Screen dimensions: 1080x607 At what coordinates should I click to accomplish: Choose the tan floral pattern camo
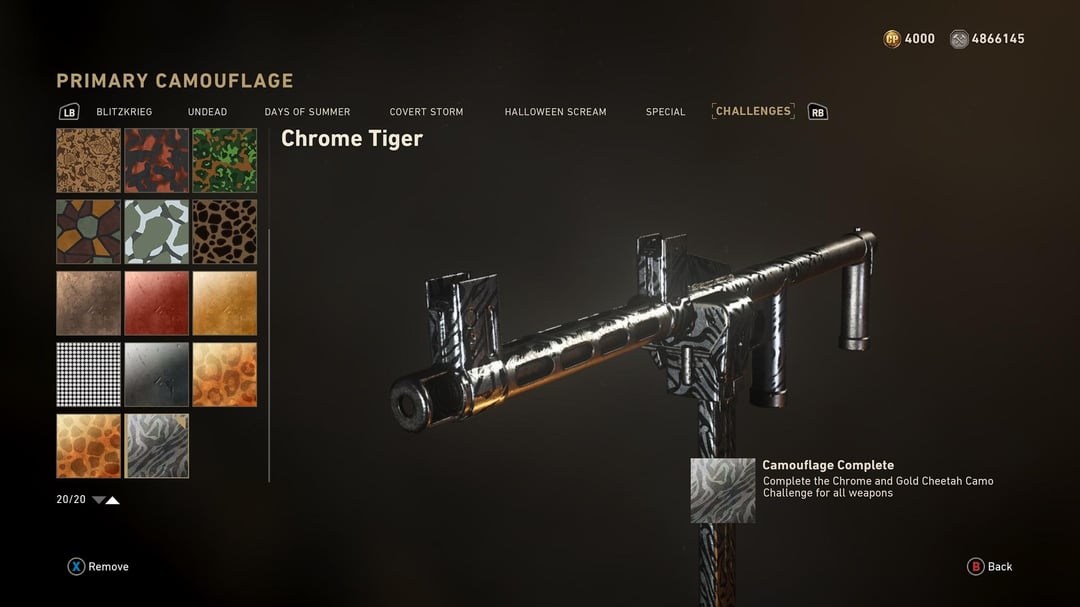(x=88, y=160)
